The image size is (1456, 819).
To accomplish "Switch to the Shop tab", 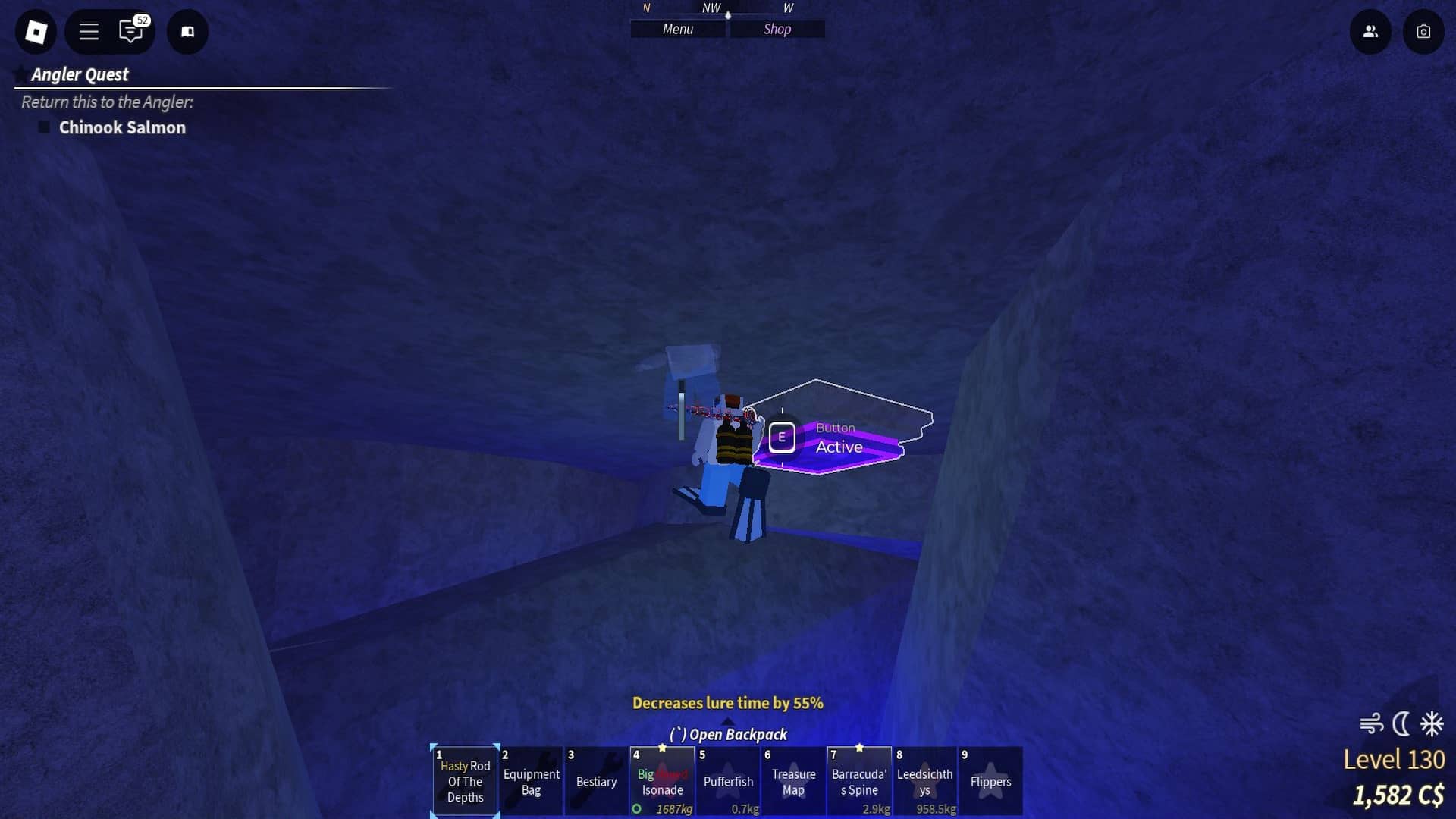I will click(777, 29).
